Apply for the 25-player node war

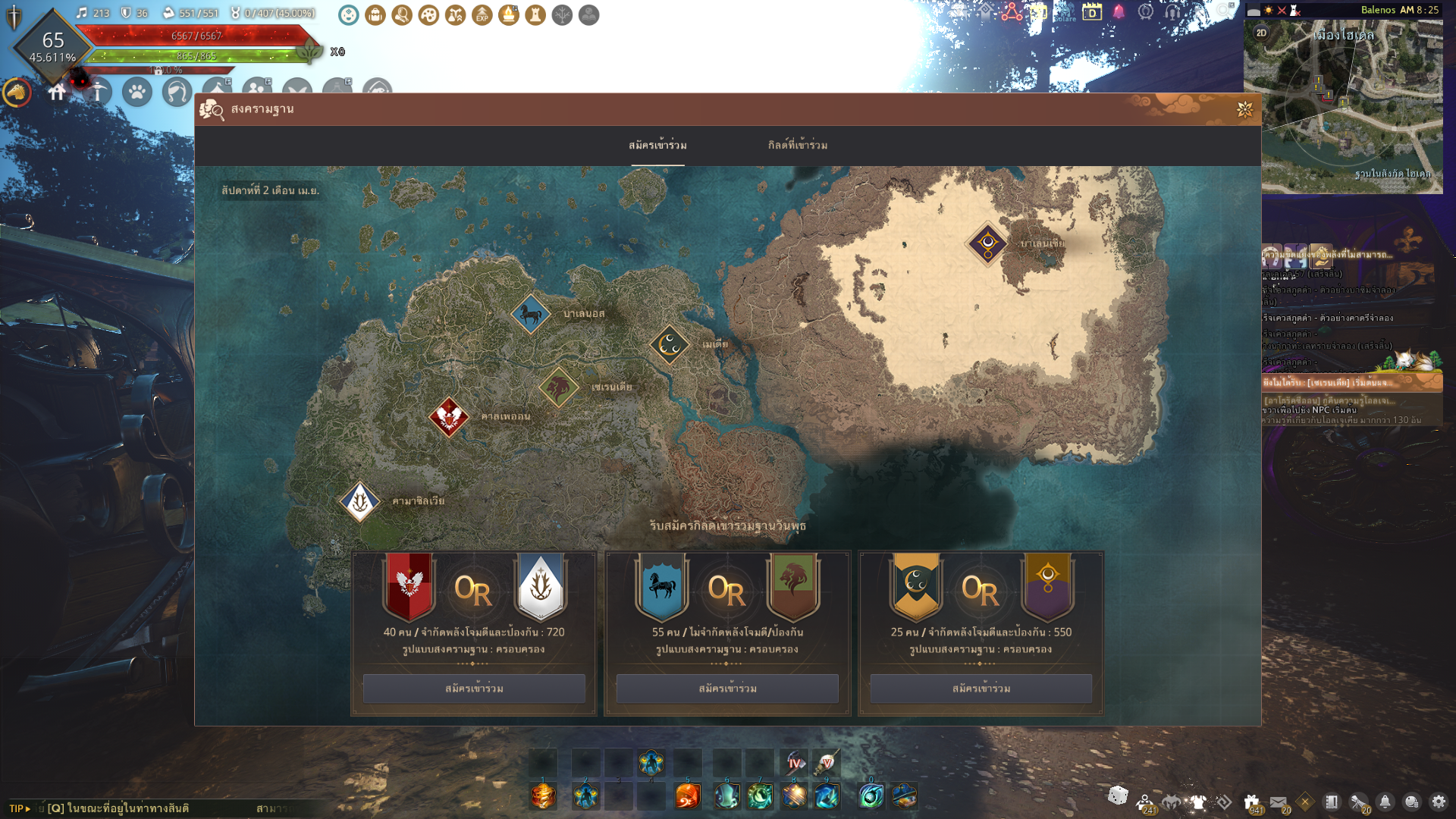981,689
